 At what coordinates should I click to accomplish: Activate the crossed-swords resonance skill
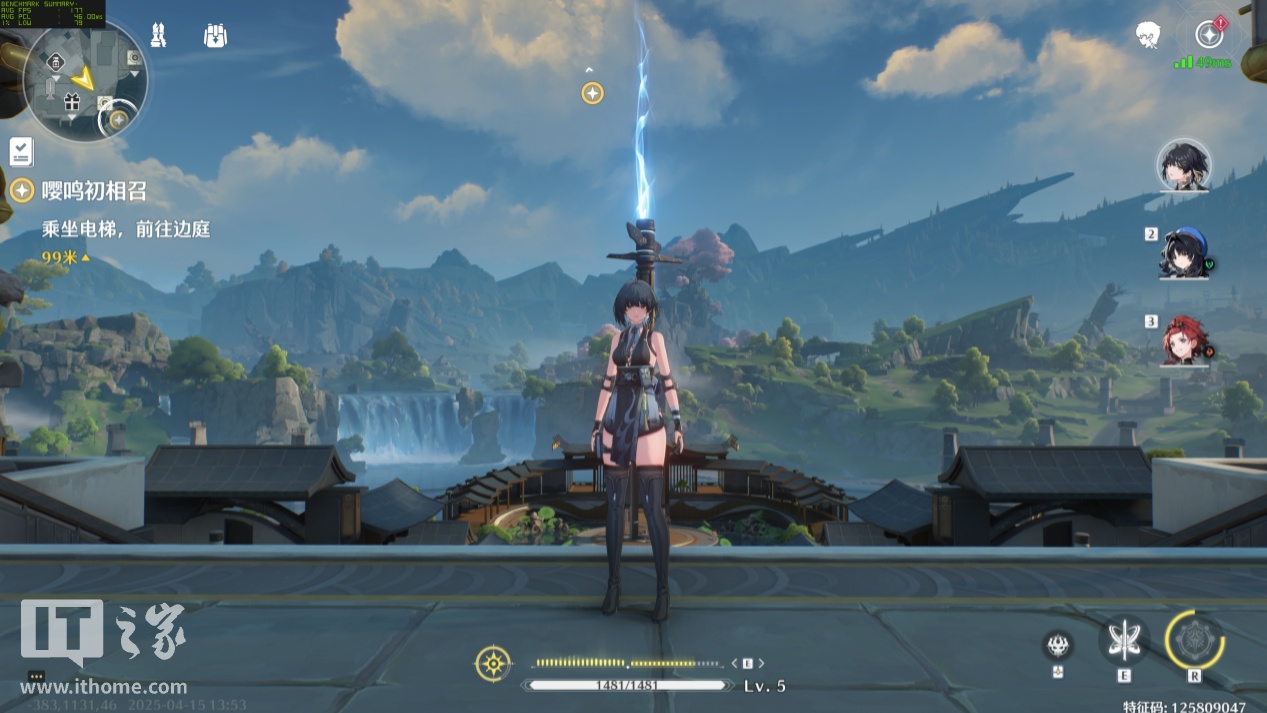tap(1124, 640)
